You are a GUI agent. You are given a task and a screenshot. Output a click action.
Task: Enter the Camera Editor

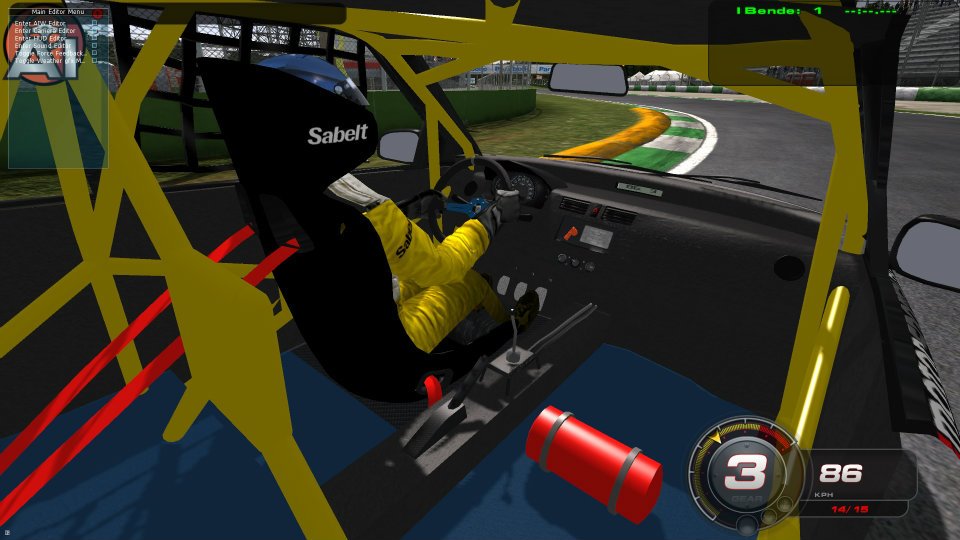point(46,31)
